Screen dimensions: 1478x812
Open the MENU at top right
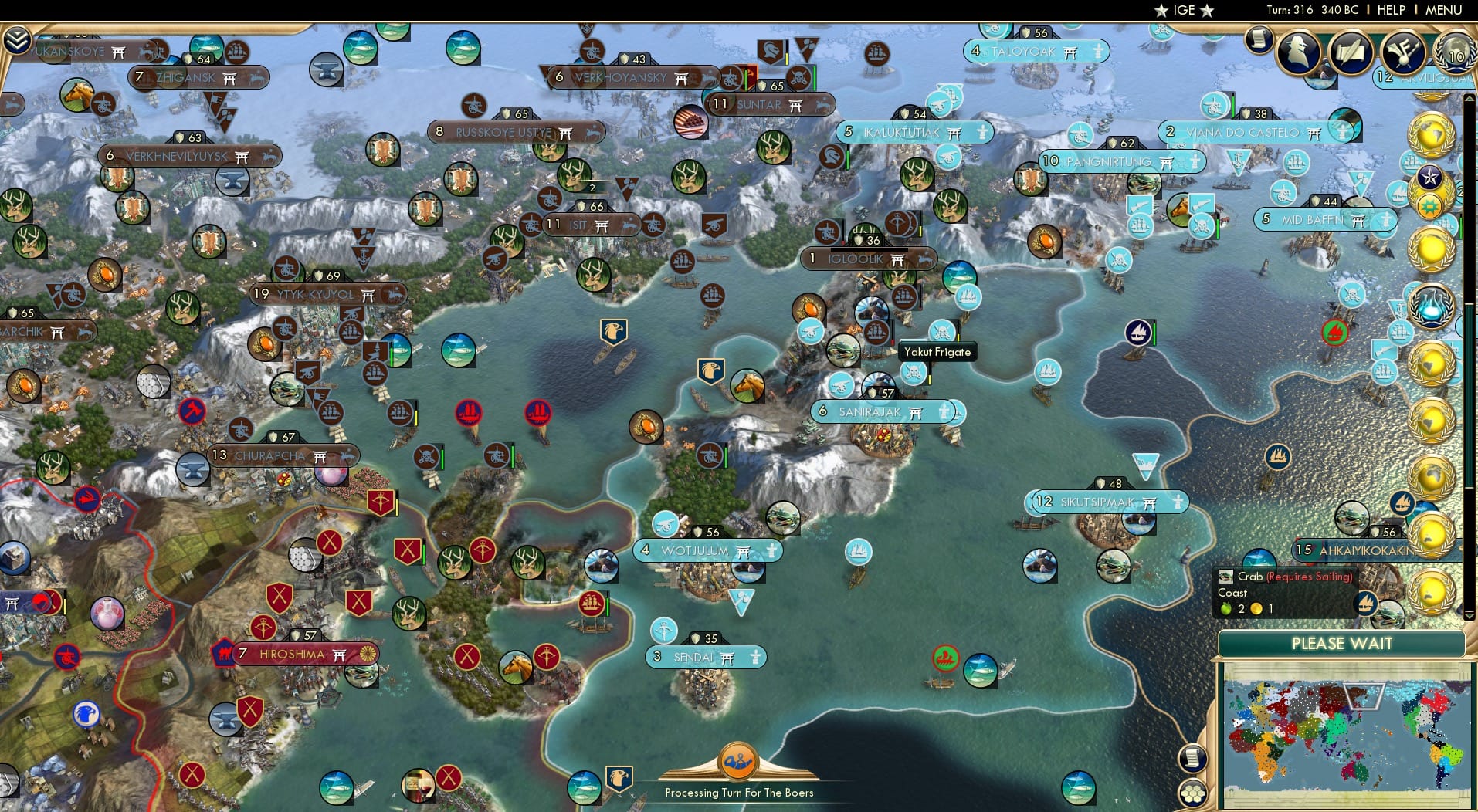click(x=1444, y=10)
